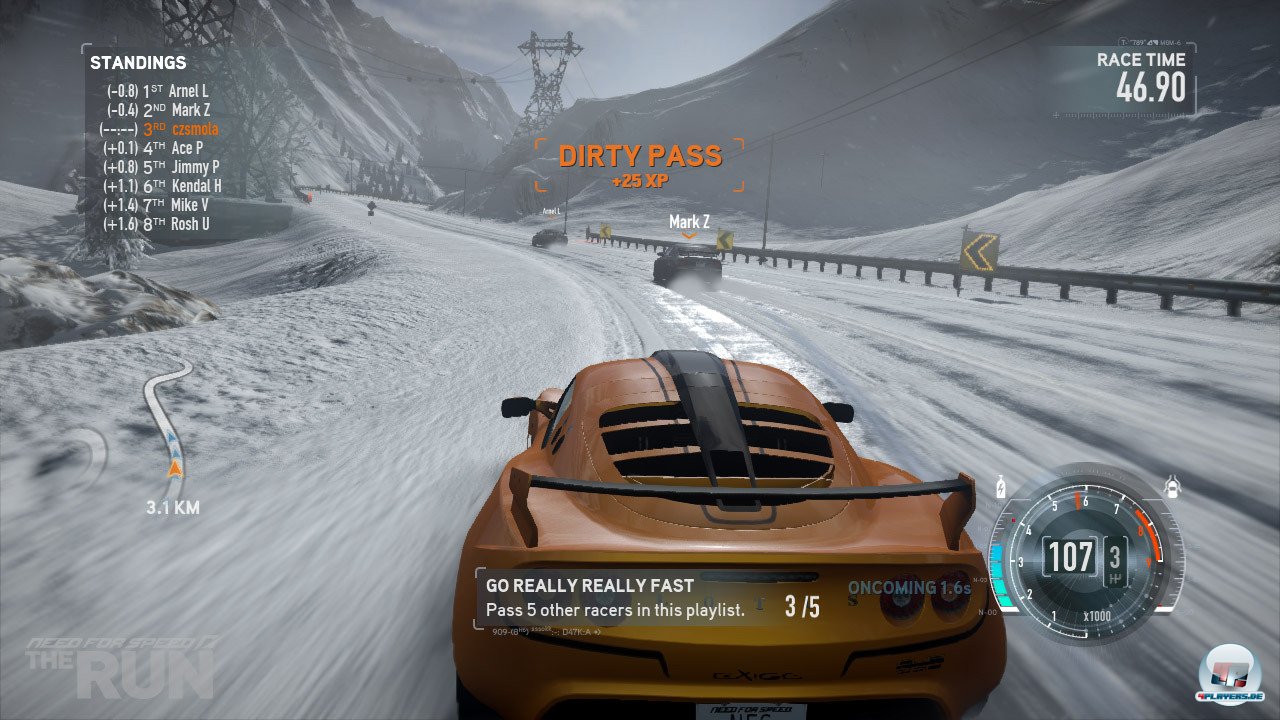The width and height of the screenshot is (1280, 720).
Task: Click the Mark Z name tag above the car
Action: (689, 222)
